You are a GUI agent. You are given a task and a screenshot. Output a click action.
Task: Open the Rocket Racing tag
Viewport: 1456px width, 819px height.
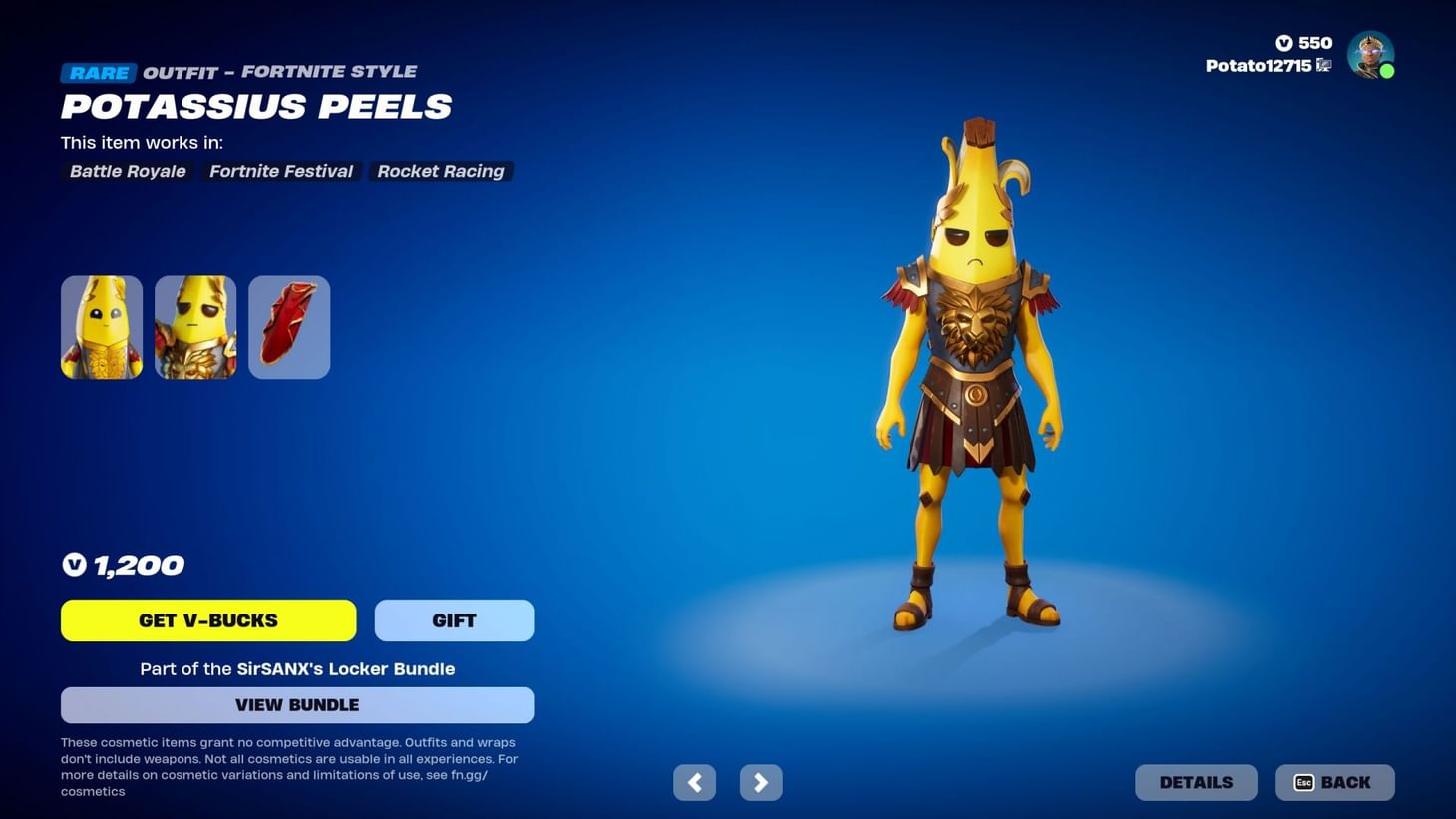440,171
